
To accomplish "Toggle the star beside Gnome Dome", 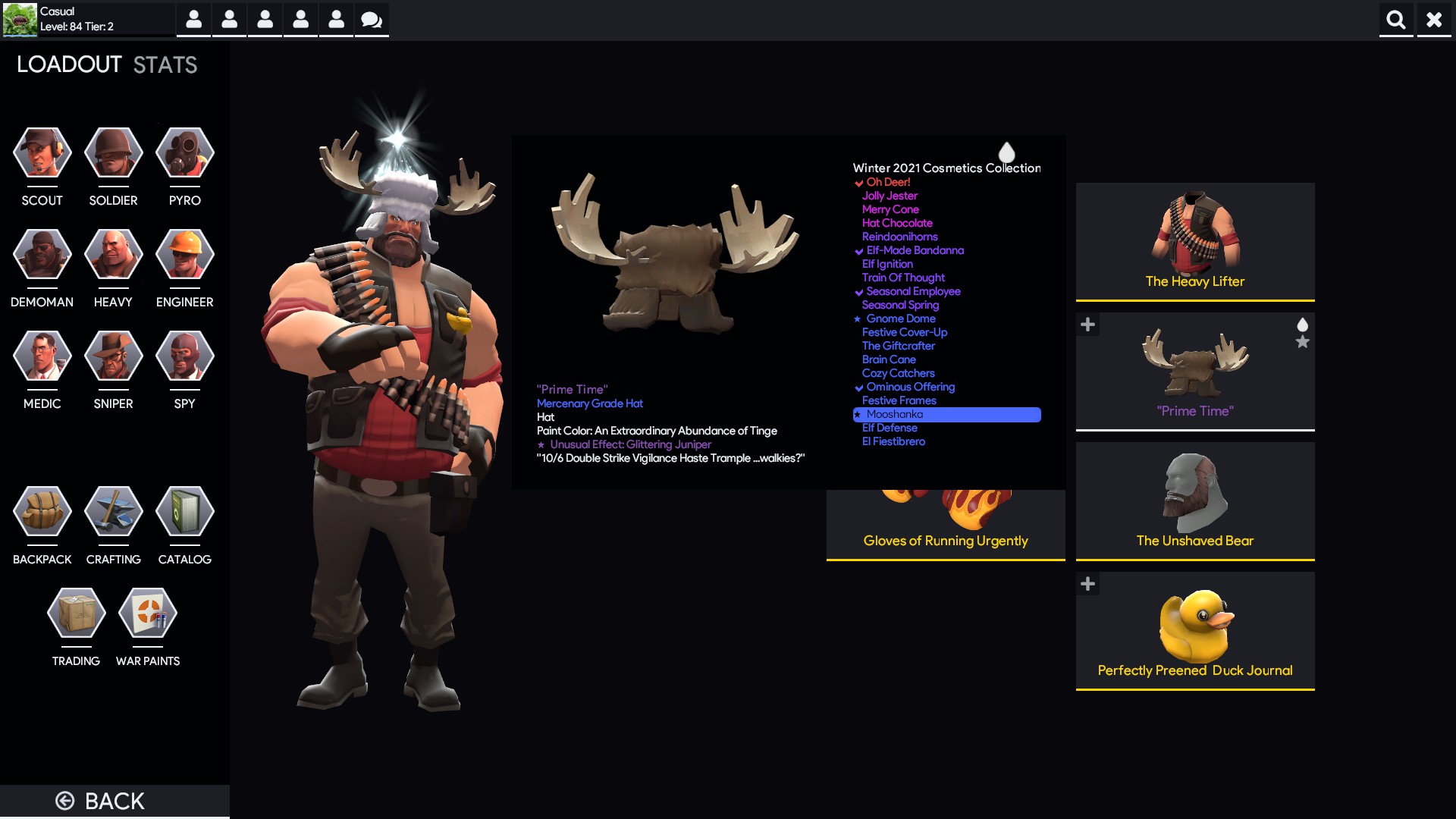I will (856, 318).
